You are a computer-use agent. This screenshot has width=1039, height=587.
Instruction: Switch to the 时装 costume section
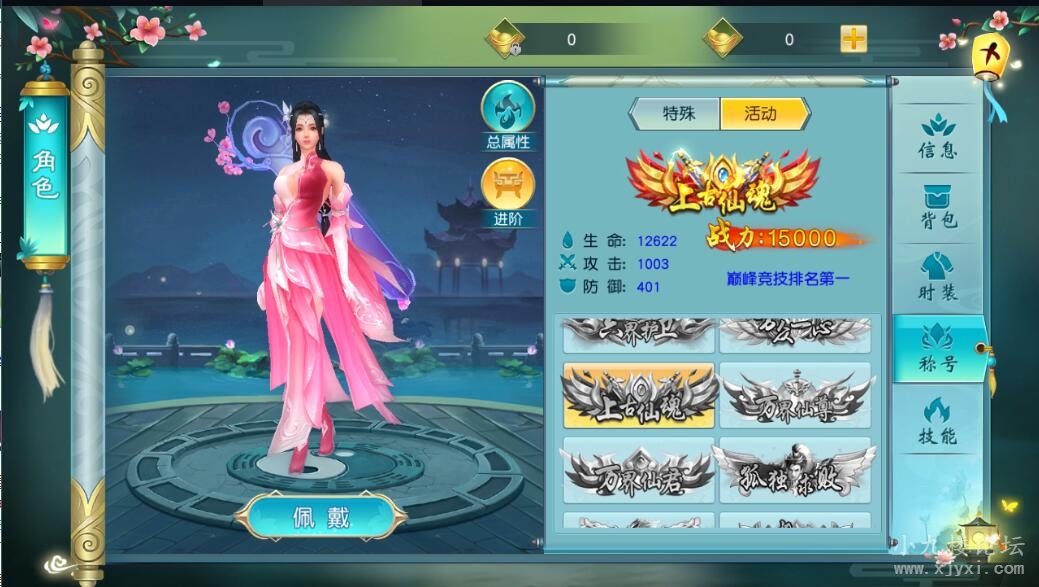(937, 278)
